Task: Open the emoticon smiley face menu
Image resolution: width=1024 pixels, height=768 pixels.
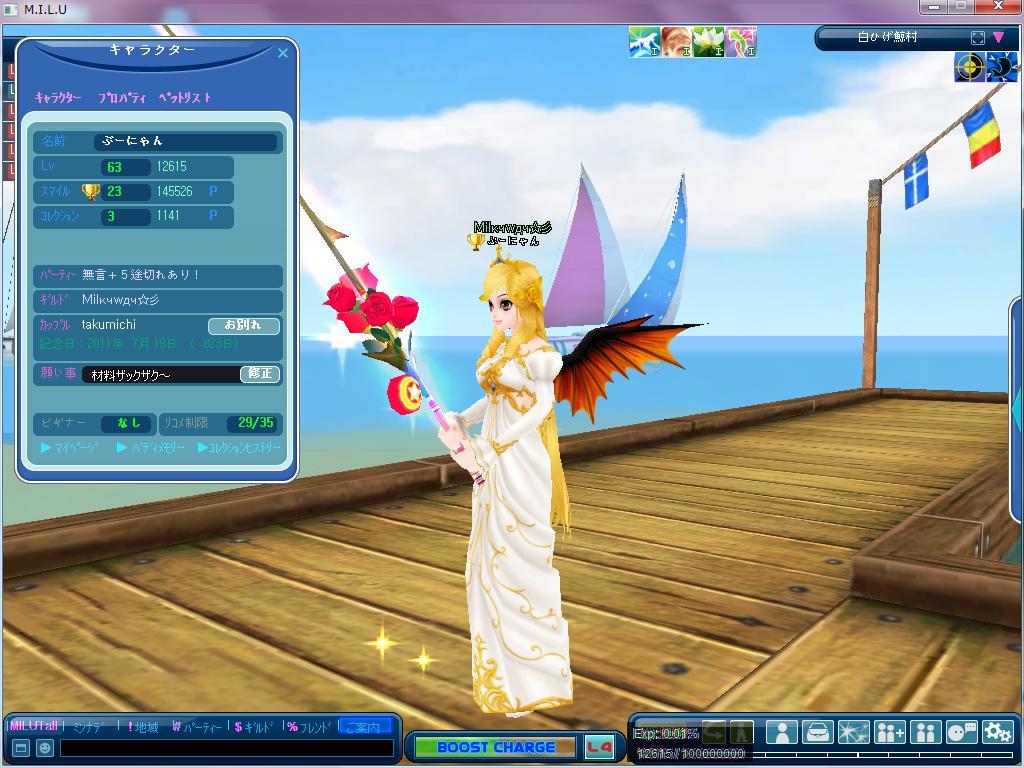Action: tap(45, 747)
